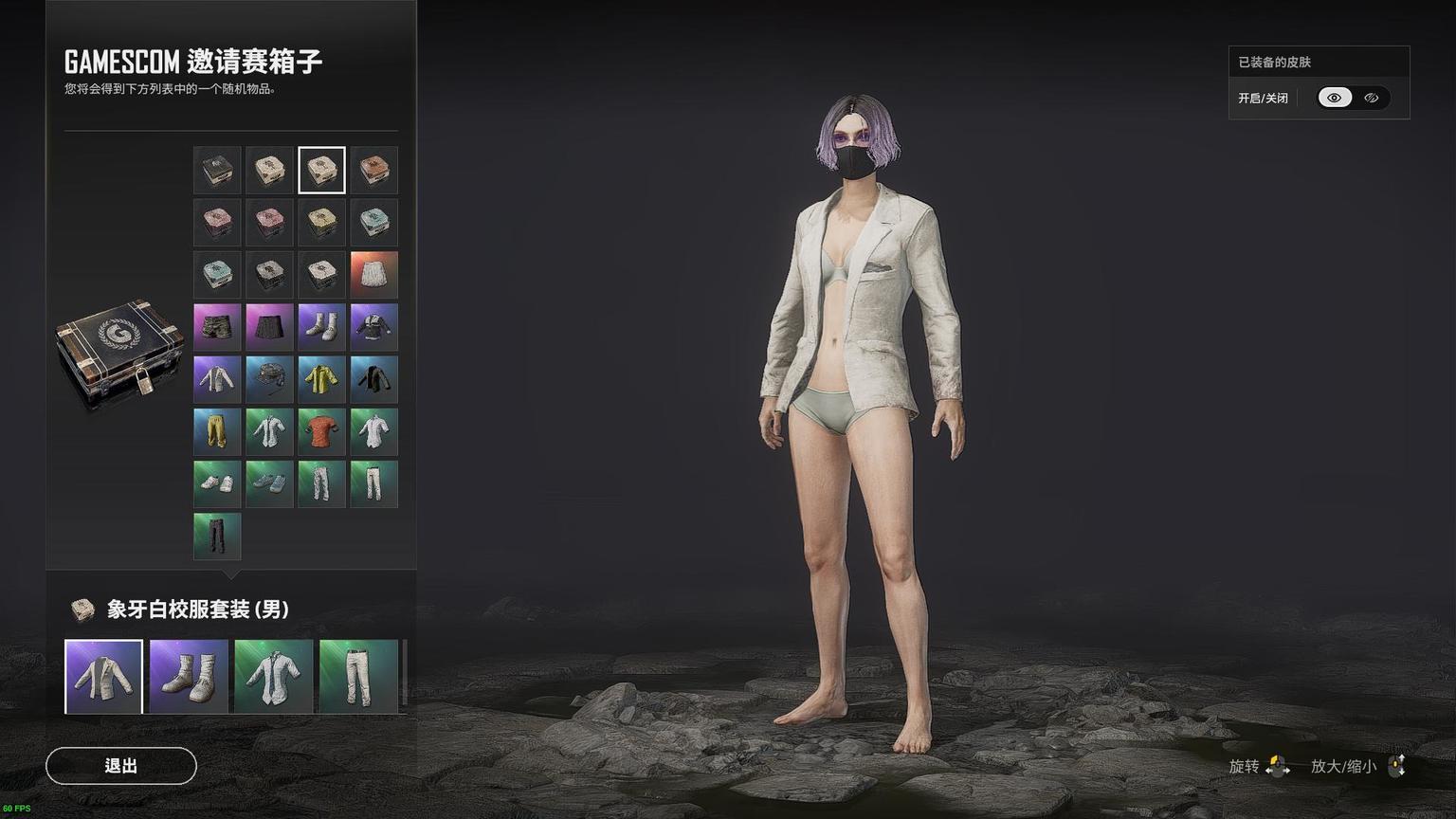
Task: Pick the yellow pants item
Action: point(217,431)
